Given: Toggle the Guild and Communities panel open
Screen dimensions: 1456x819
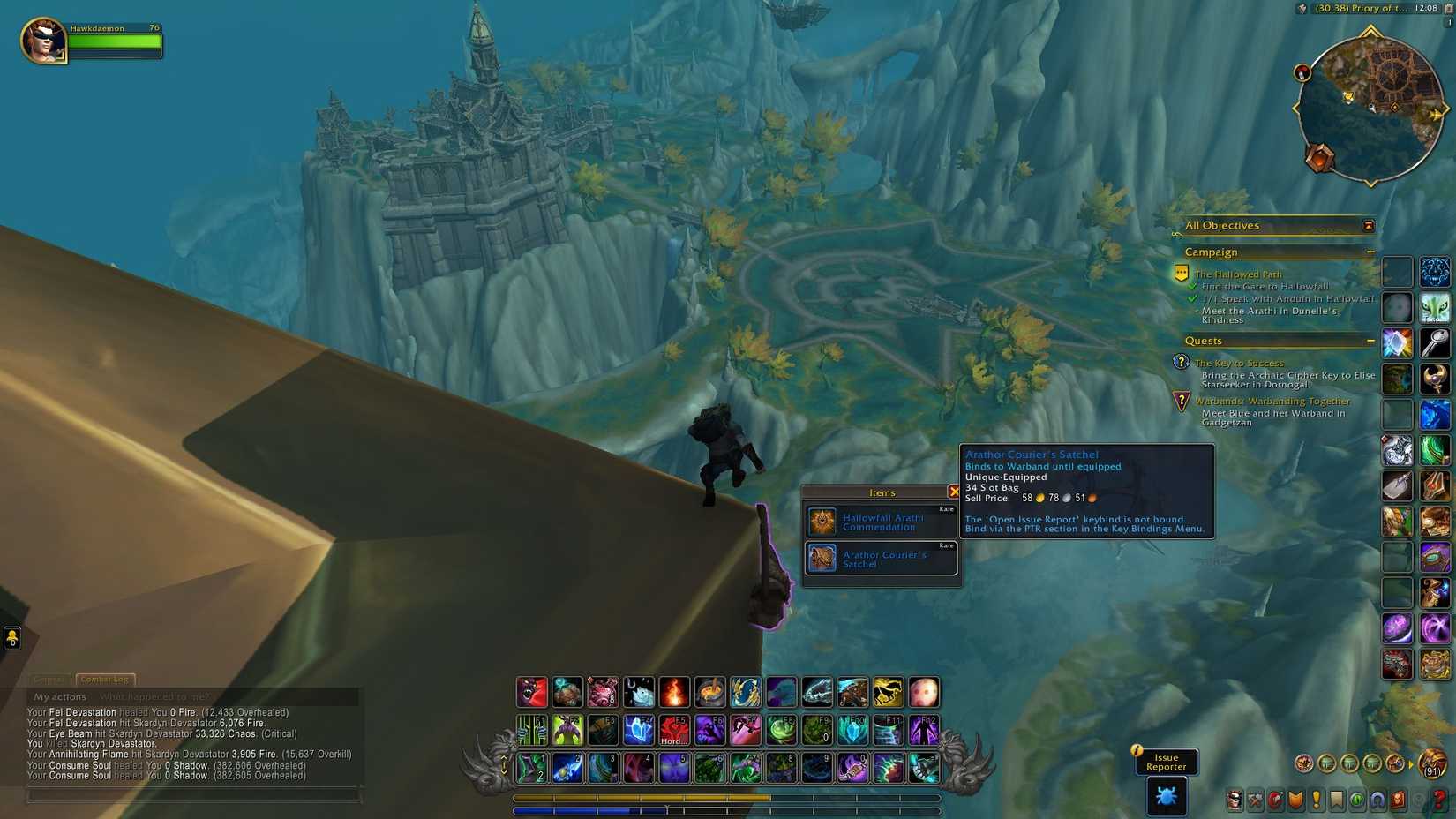Looking at the screenshot, I should point(1335,797).
